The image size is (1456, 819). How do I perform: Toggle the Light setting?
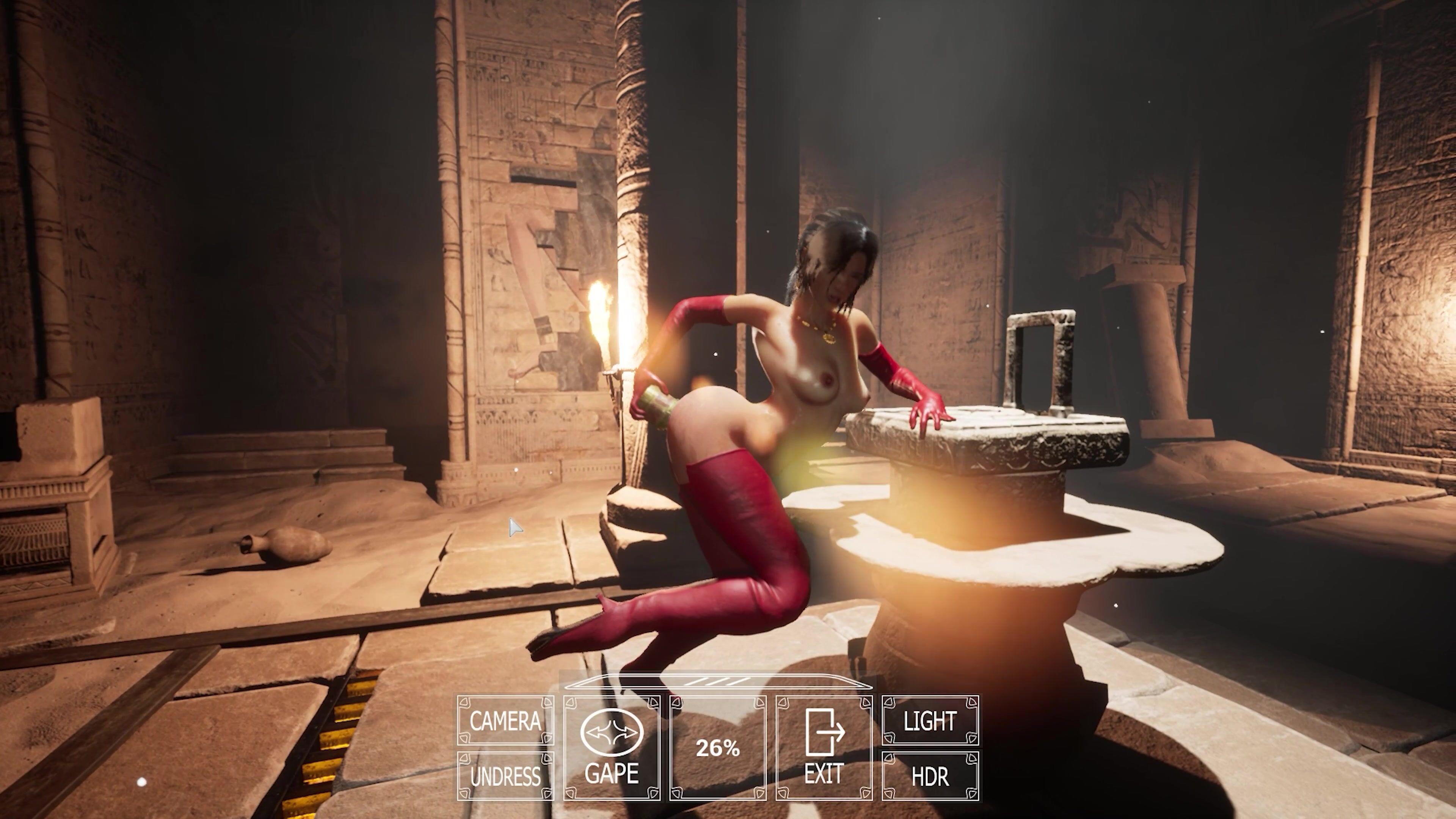click(x=930, y=721)
